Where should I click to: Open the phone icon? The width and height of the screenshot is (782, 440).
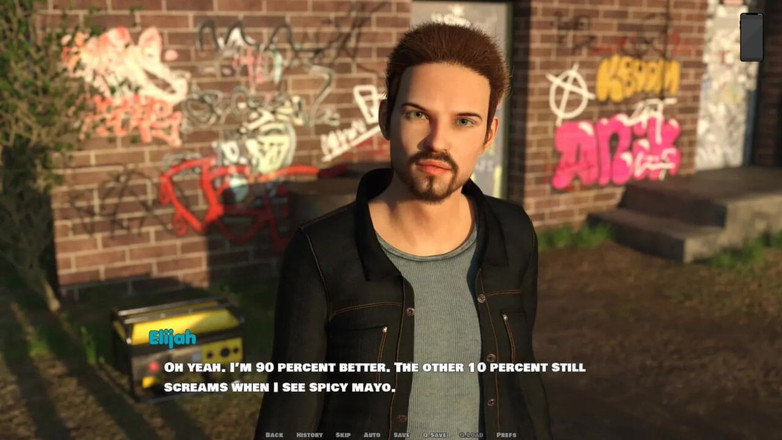pos(751,37)
